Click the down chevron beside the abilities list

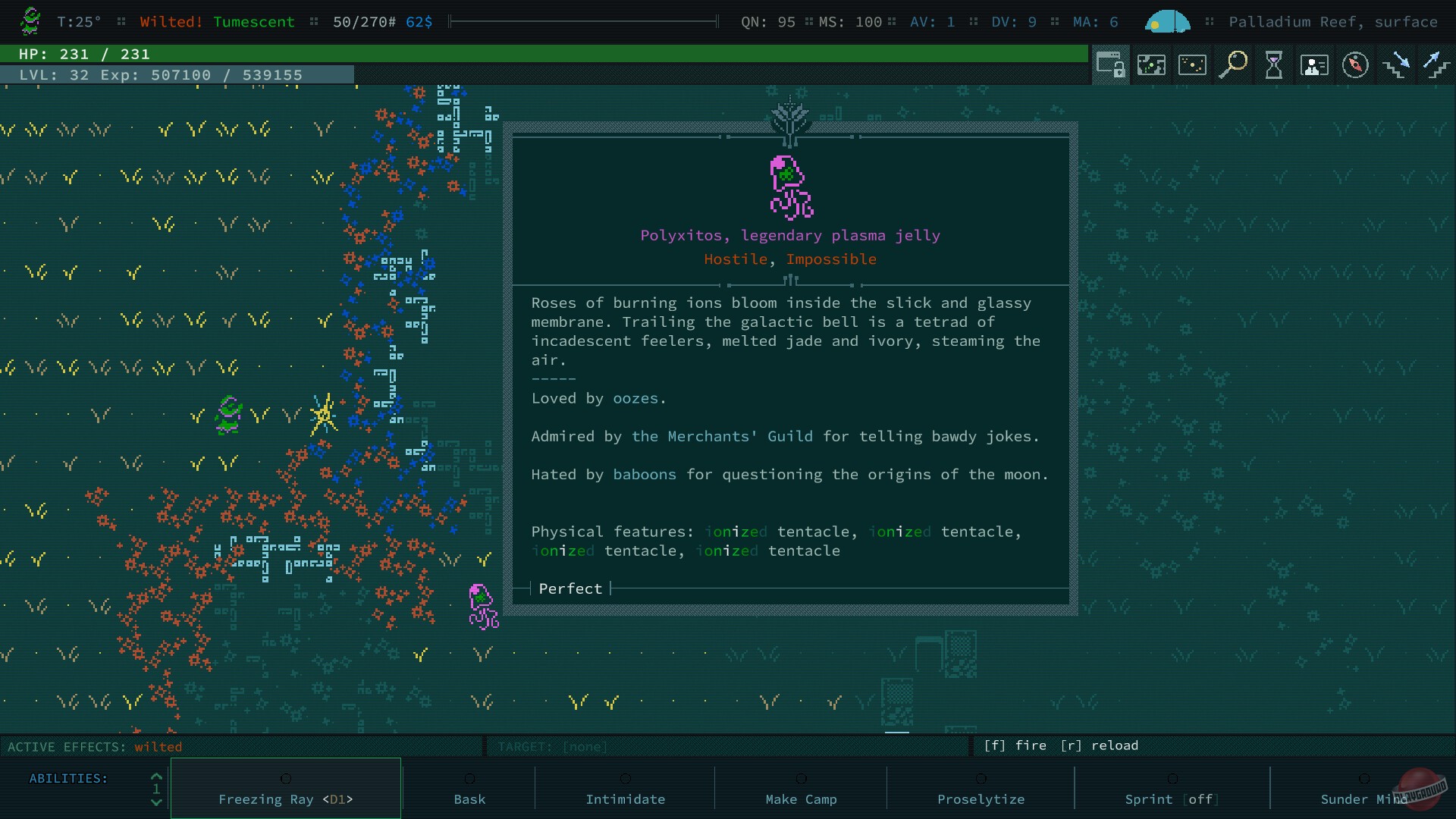[x=155, y=802]
